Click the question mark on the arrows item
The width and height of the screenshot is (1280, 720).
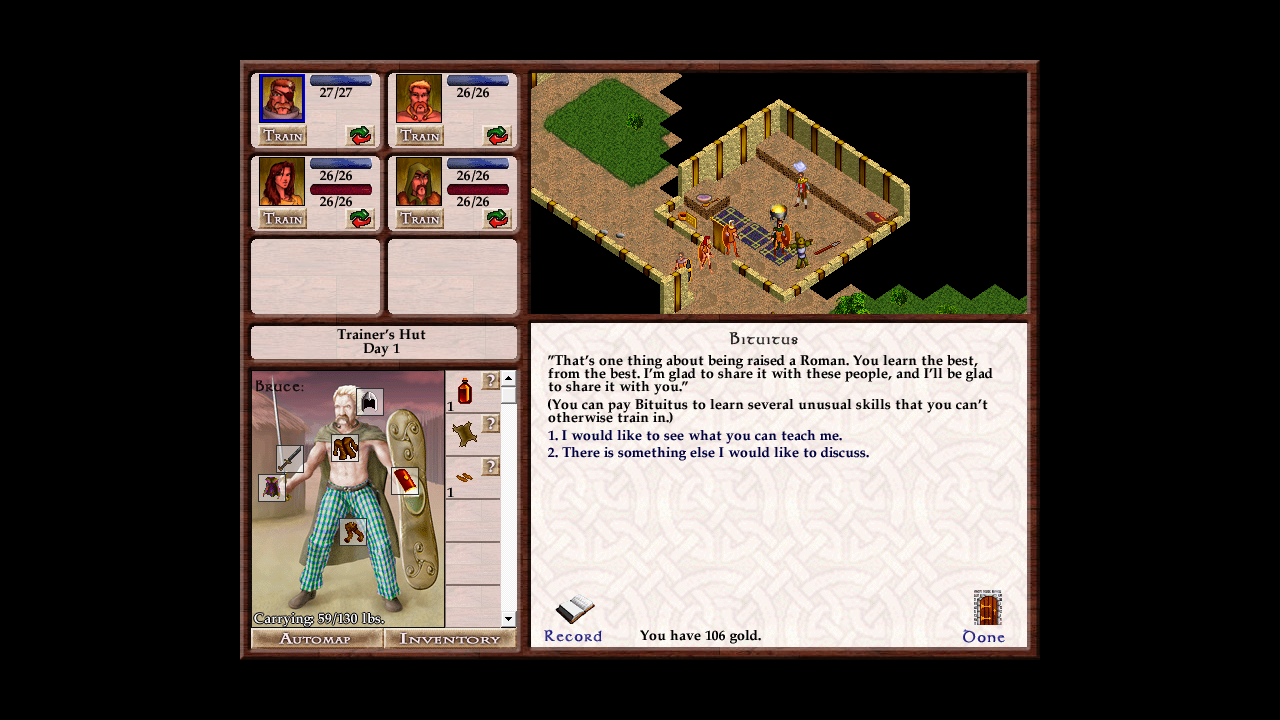(x=489, y=465)
